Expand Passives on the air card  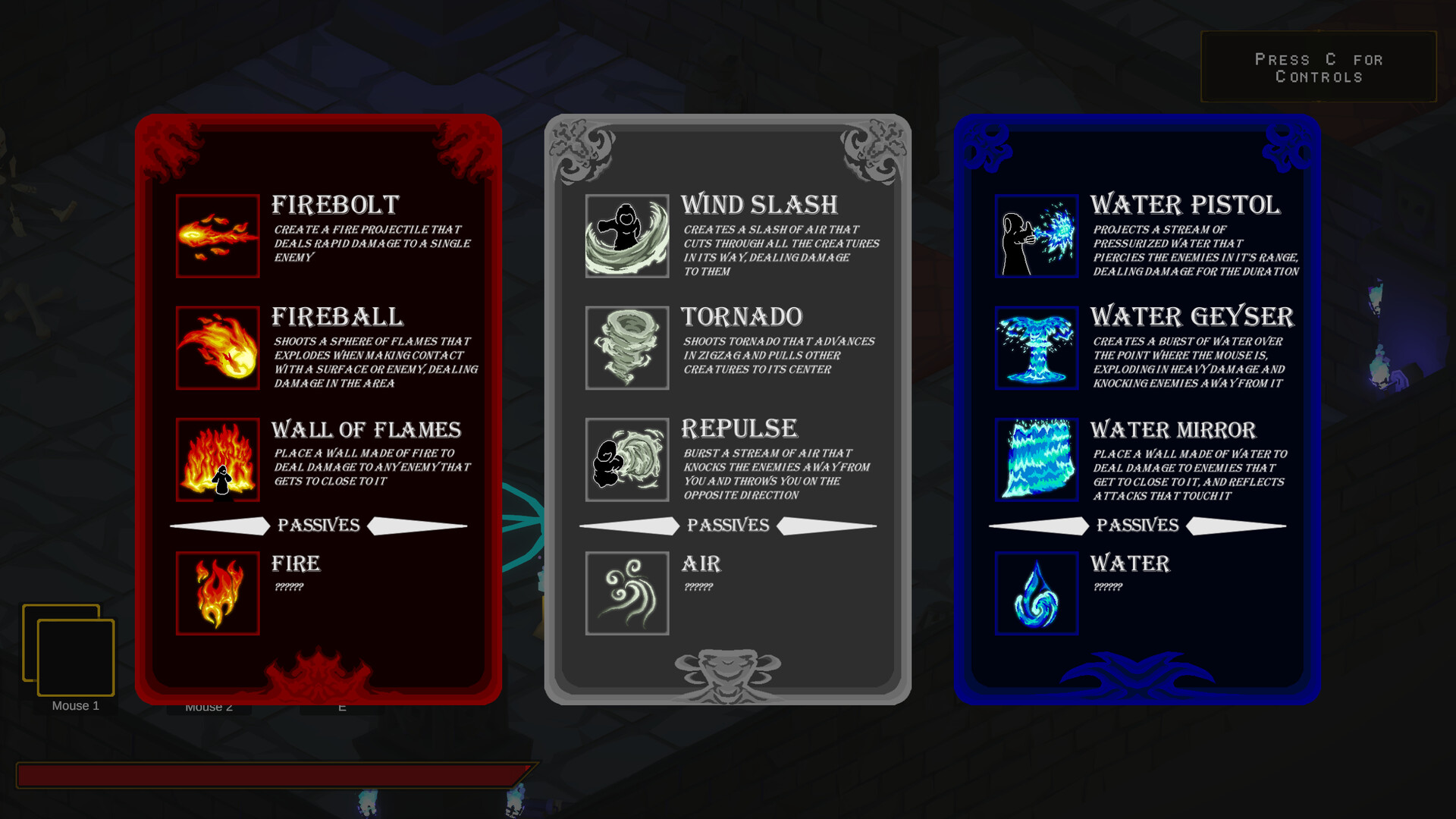[x=727, y=526]
